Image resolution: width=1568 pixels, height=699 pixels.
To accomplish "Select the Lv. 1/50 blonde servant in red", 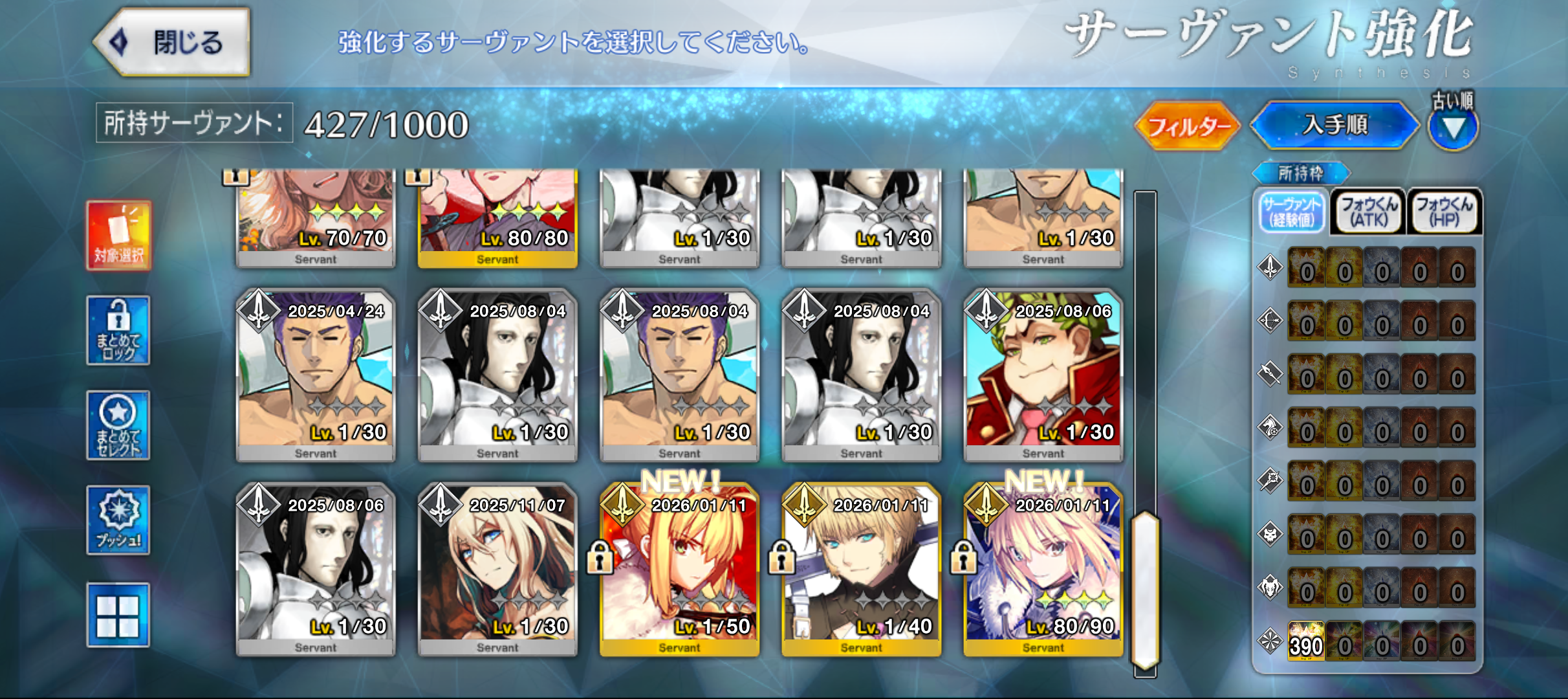I will click(x=679, y=570).
